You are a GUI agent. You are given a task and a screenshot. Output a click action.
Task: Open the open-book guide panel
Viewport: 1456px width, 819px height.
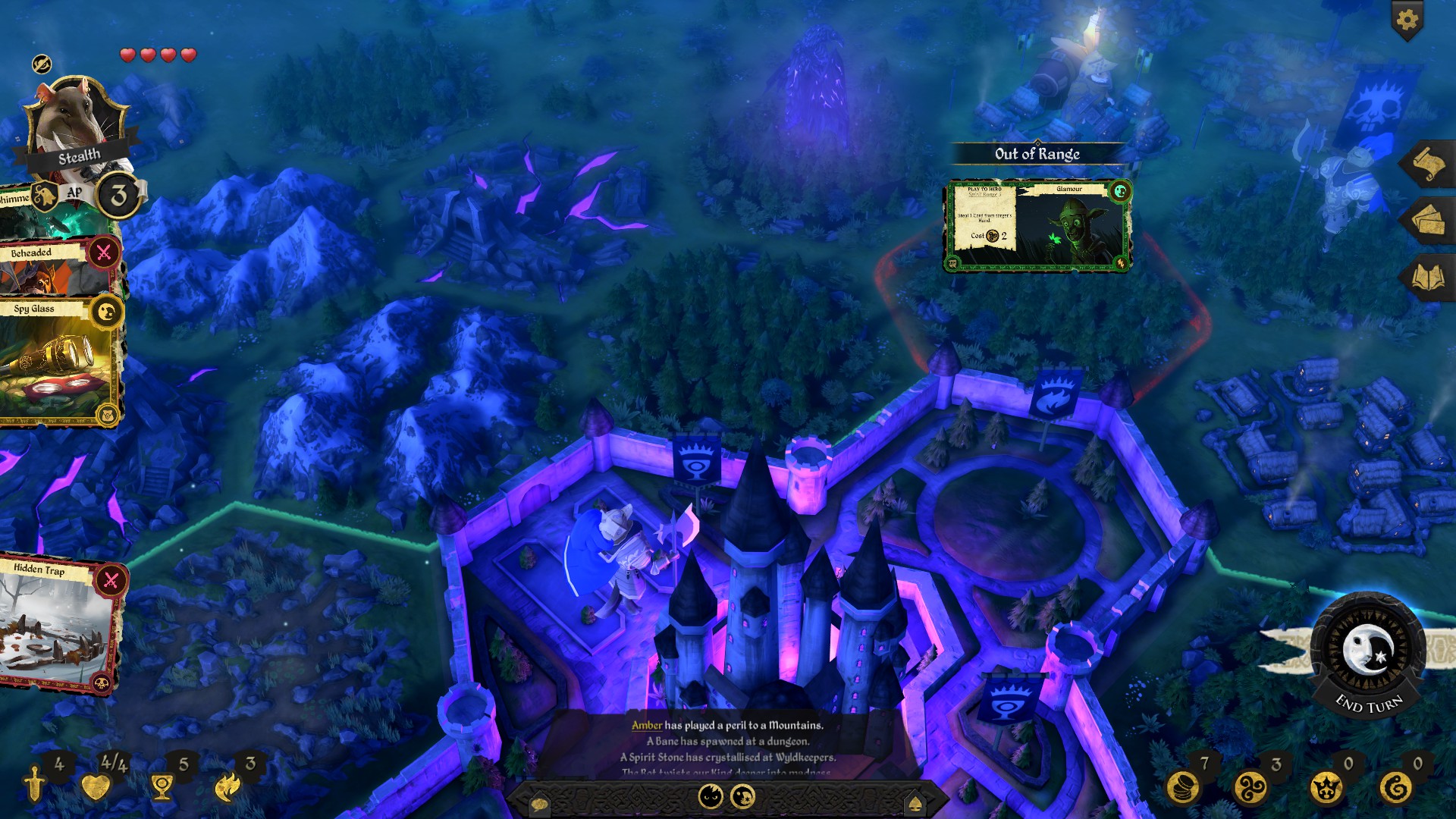[1427, 277]
